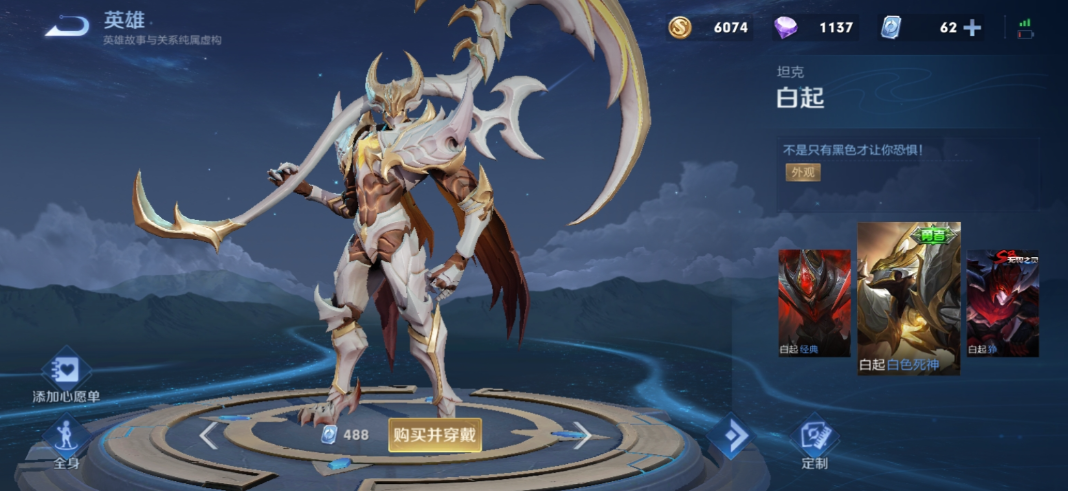
Task: Choose the red-haired 白起 skin thumbnail
Action: tap(1002, 302)
